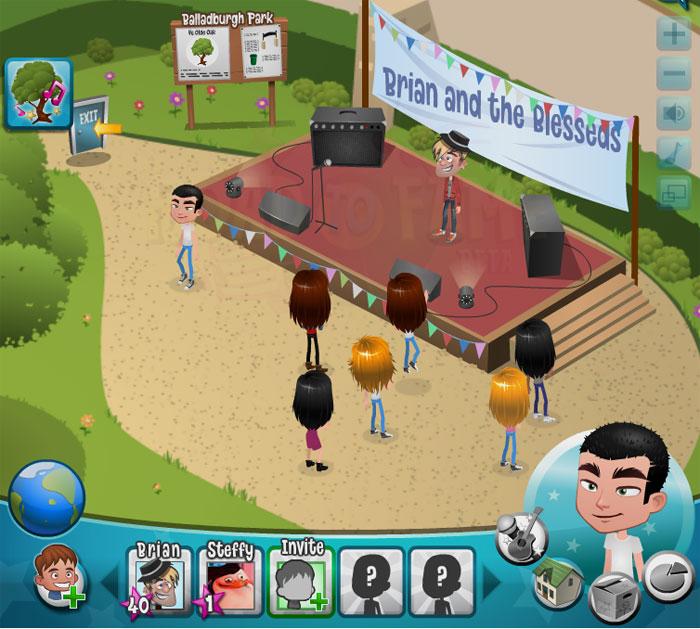The width and height of the screenshot is (700, 629).
Task: Open the tree and music note icon
Action: coord(39,93)
